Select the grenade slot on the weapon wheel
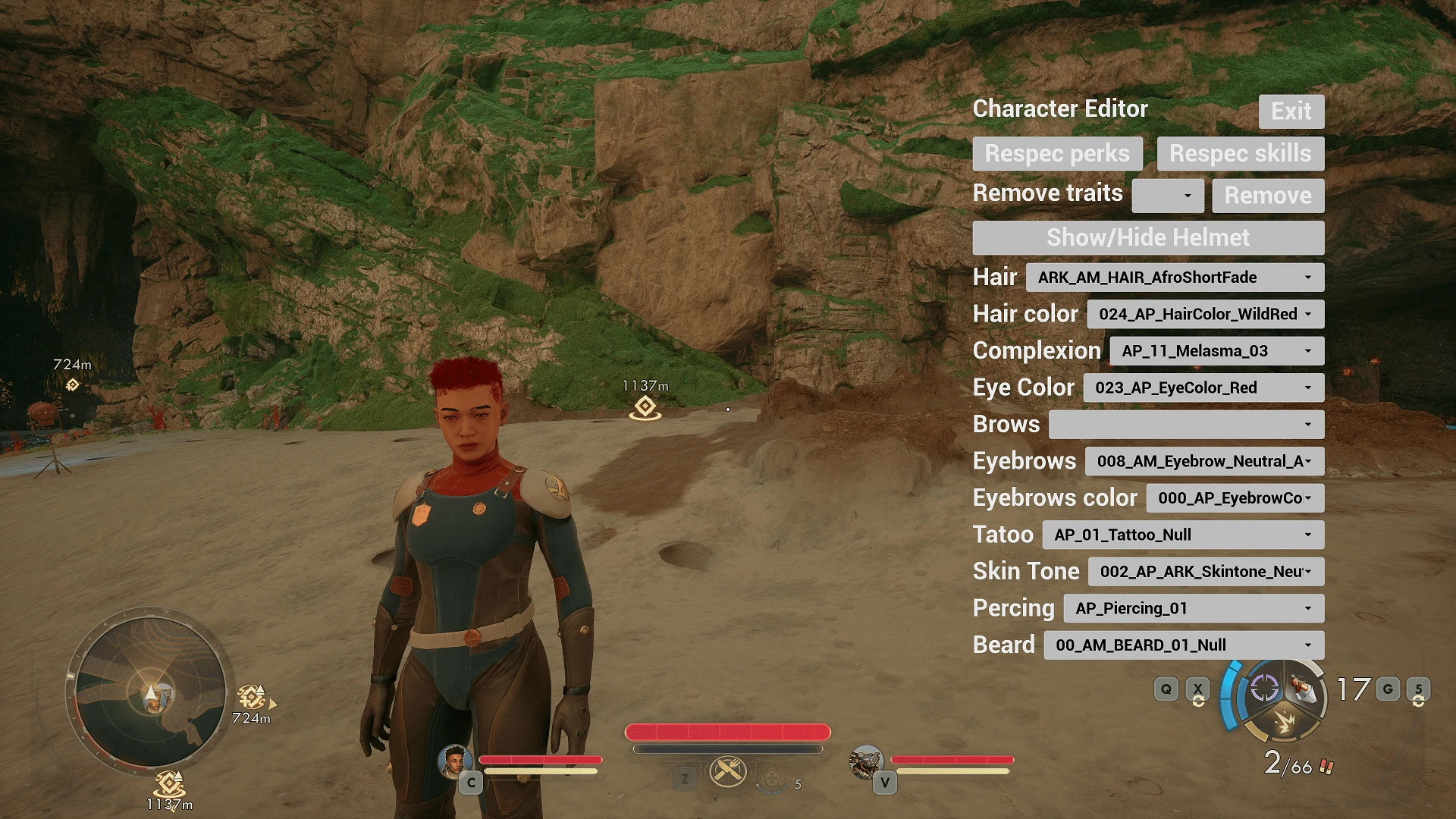 click(1301, 689)
